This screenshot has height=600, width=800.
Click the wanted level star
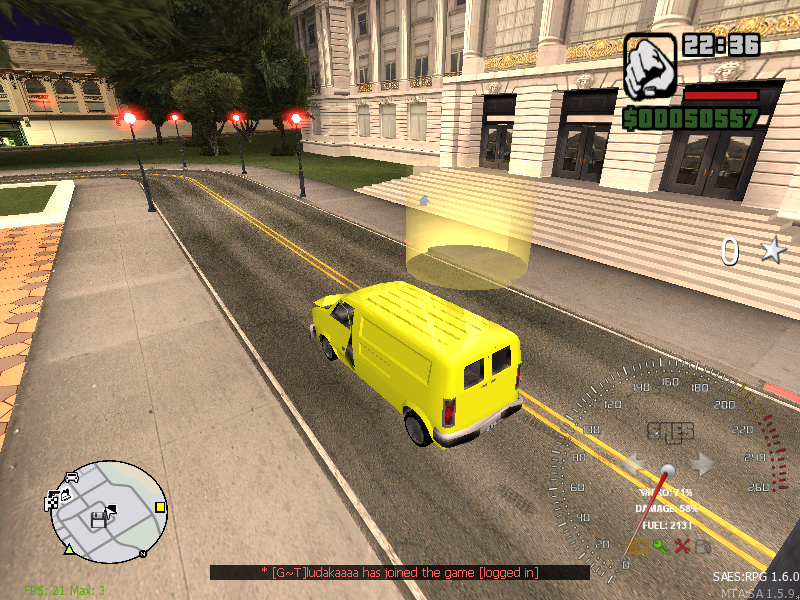tap(771, 251)
